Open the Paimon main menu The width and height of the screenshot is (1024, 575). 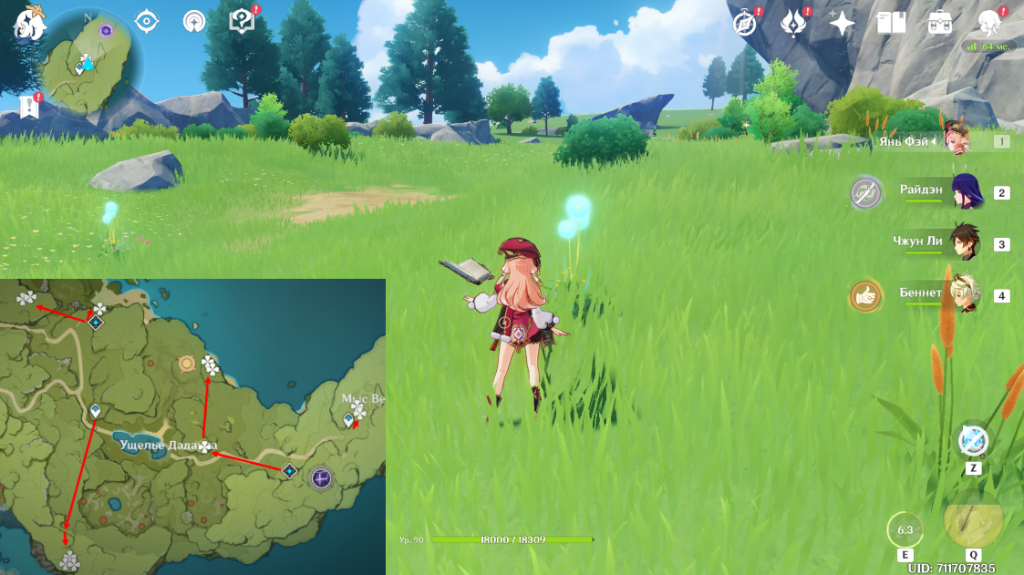click(x=30, y=22)
